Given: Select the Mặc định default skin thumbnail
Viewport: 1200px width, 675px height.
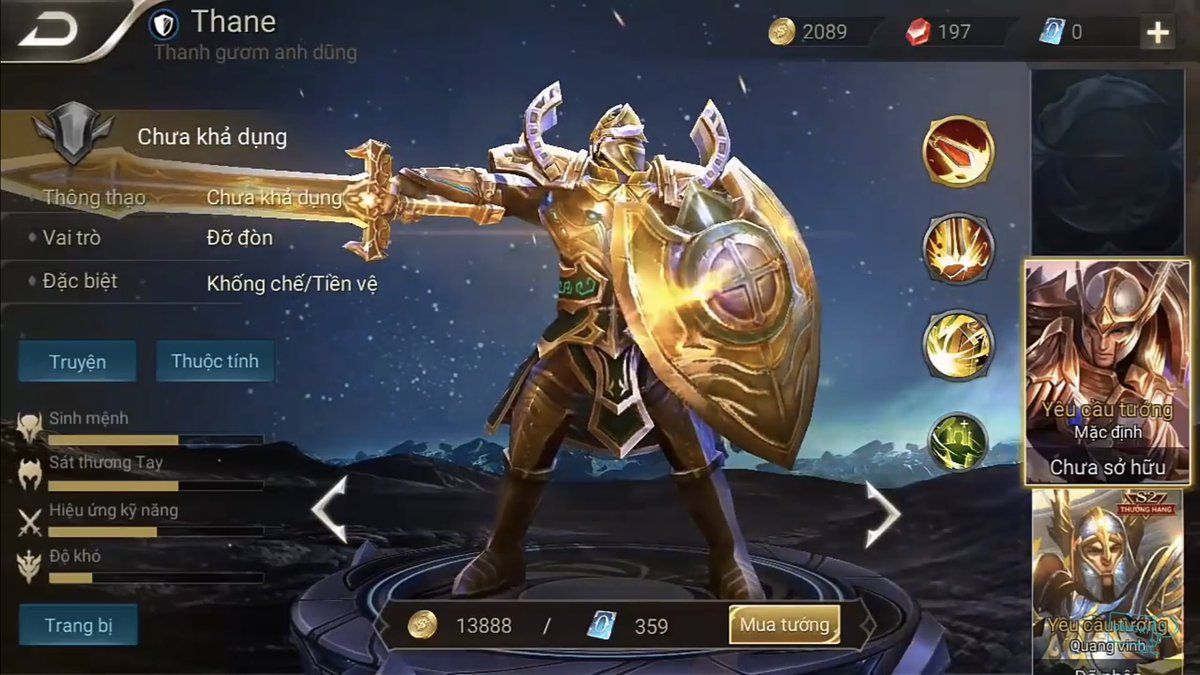Looking at the screenshot, I should point(1108,372).
